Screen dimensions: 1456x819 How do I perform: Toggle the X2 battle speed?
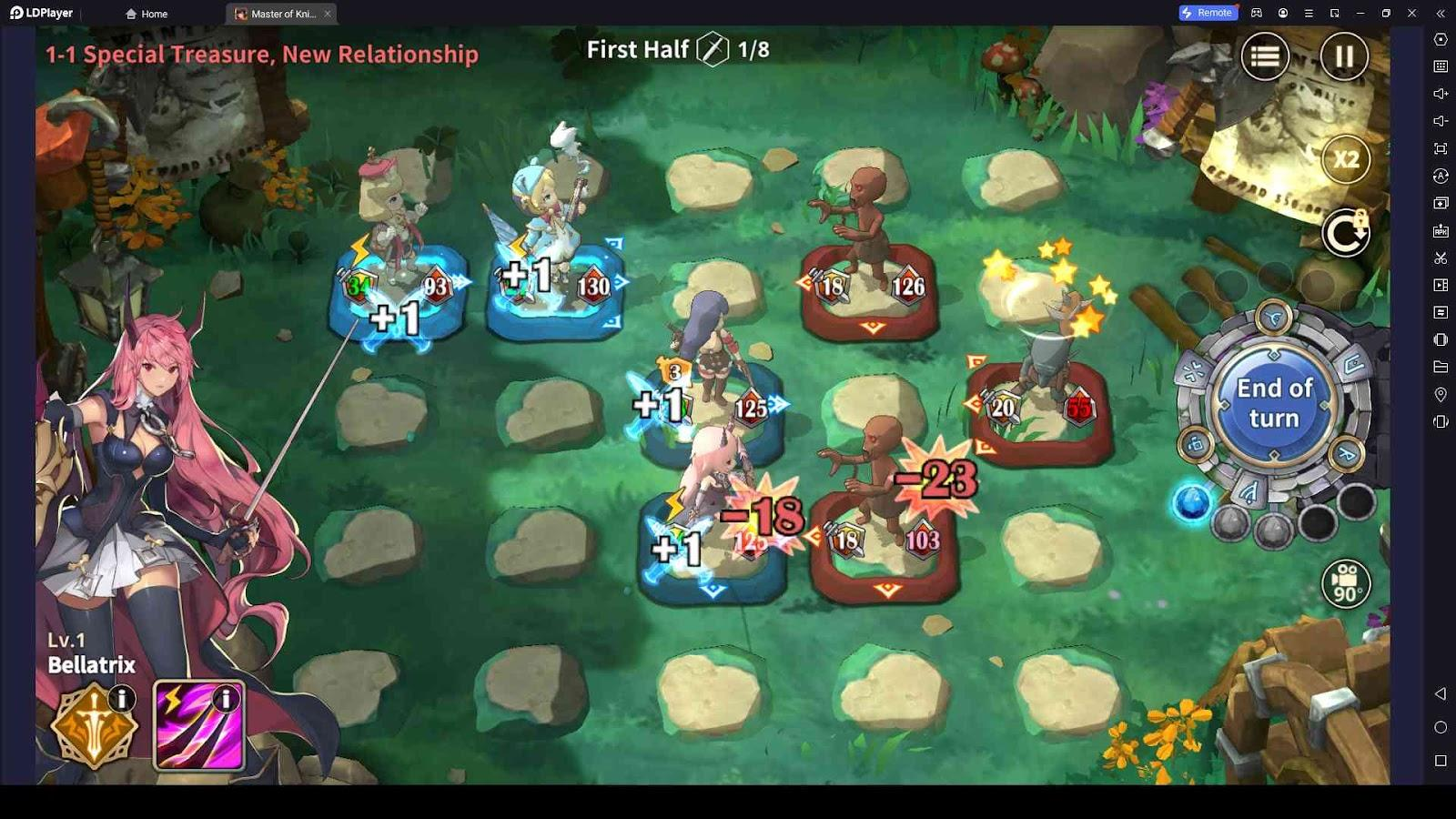[x=1346, y=160]
